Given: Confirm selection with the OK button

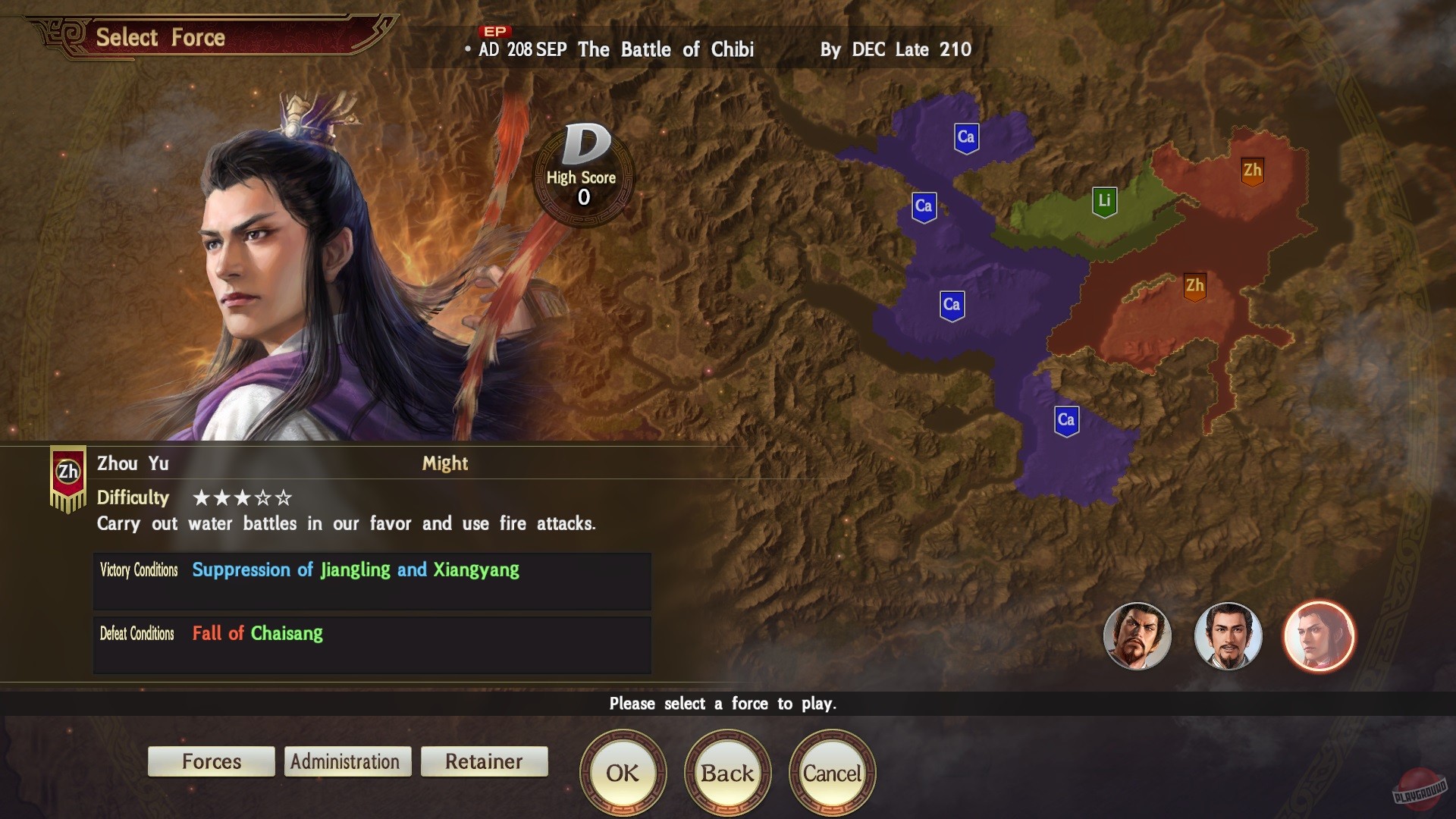Looking at the screenshot, I should click(623, 773).
